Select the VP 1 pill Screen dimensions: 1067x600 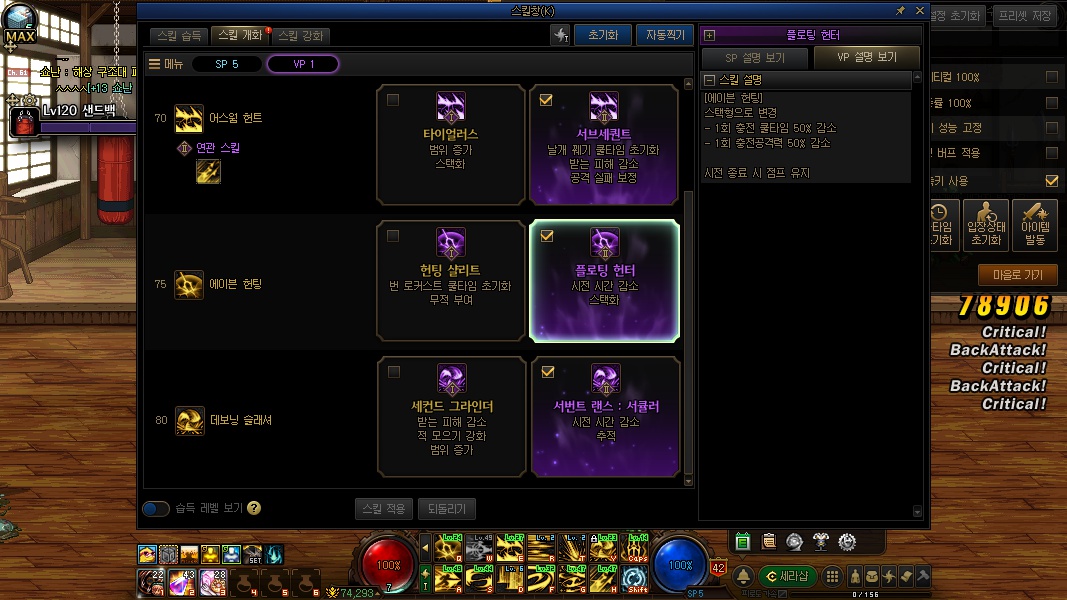point(303,64)
